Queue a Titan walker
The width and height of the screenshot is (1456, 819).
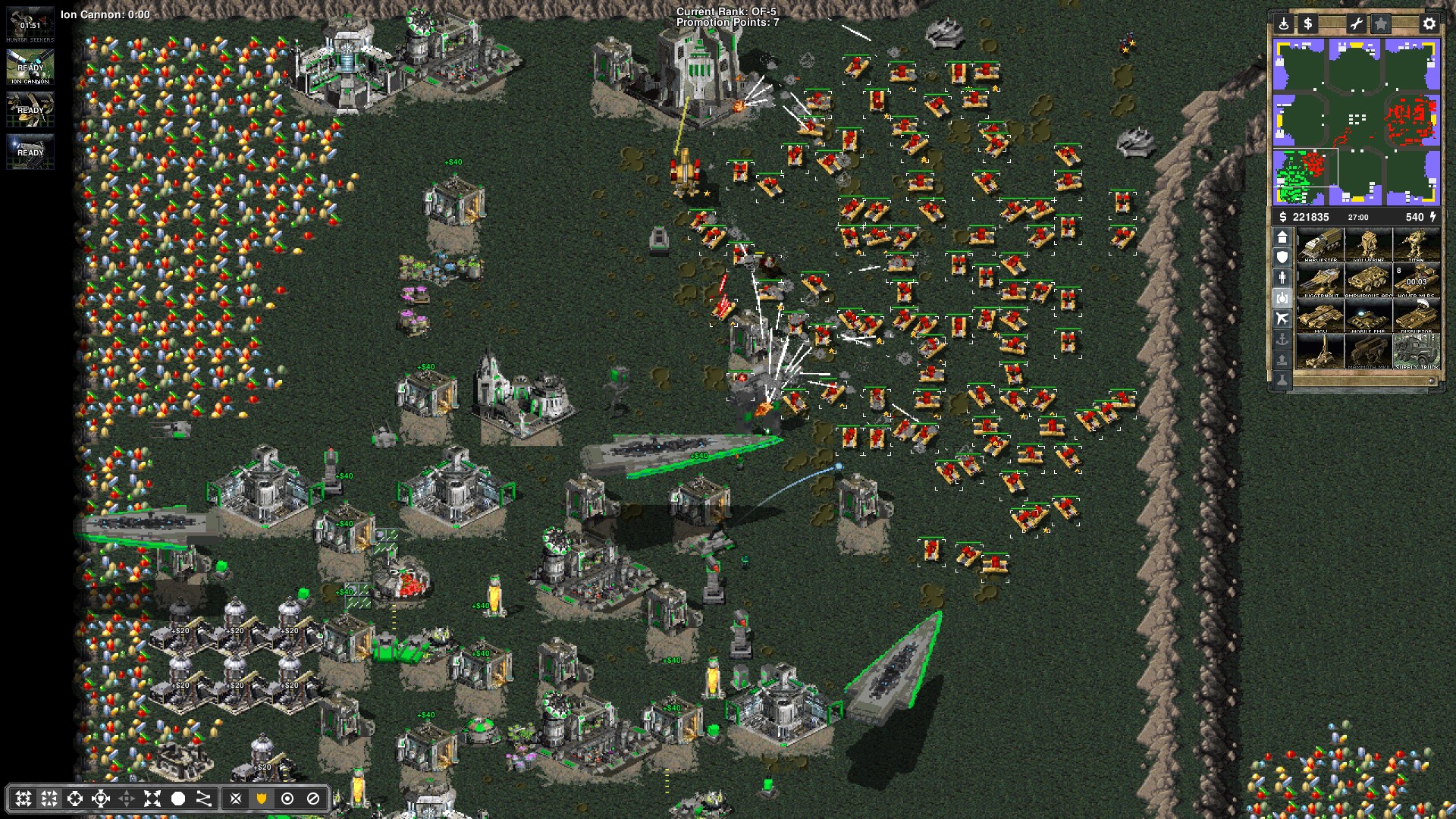pyautogui.click(x=1416, y=246)
